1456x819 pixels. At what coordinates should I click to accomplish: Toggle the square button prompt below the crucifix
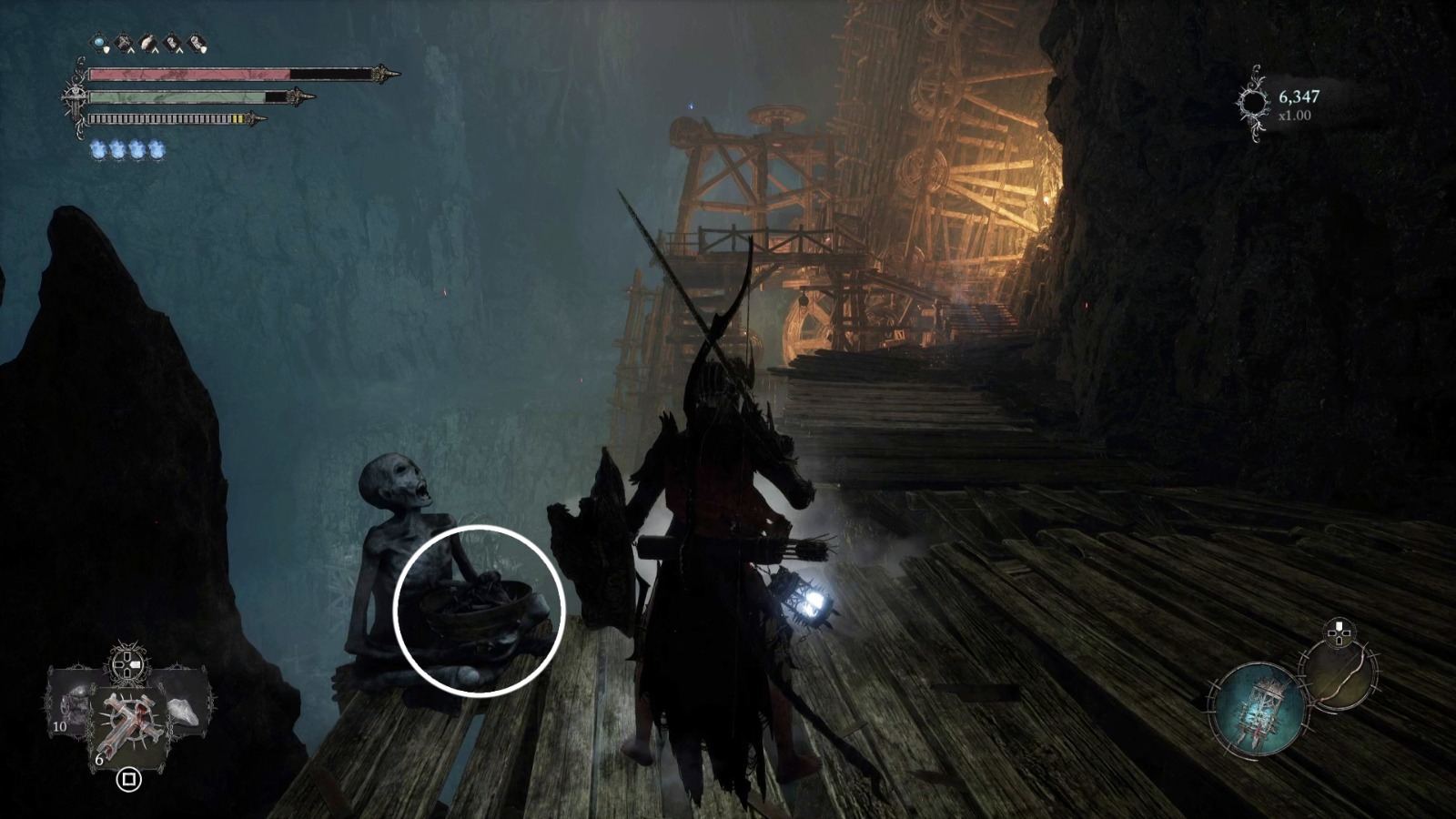(128, 779)
